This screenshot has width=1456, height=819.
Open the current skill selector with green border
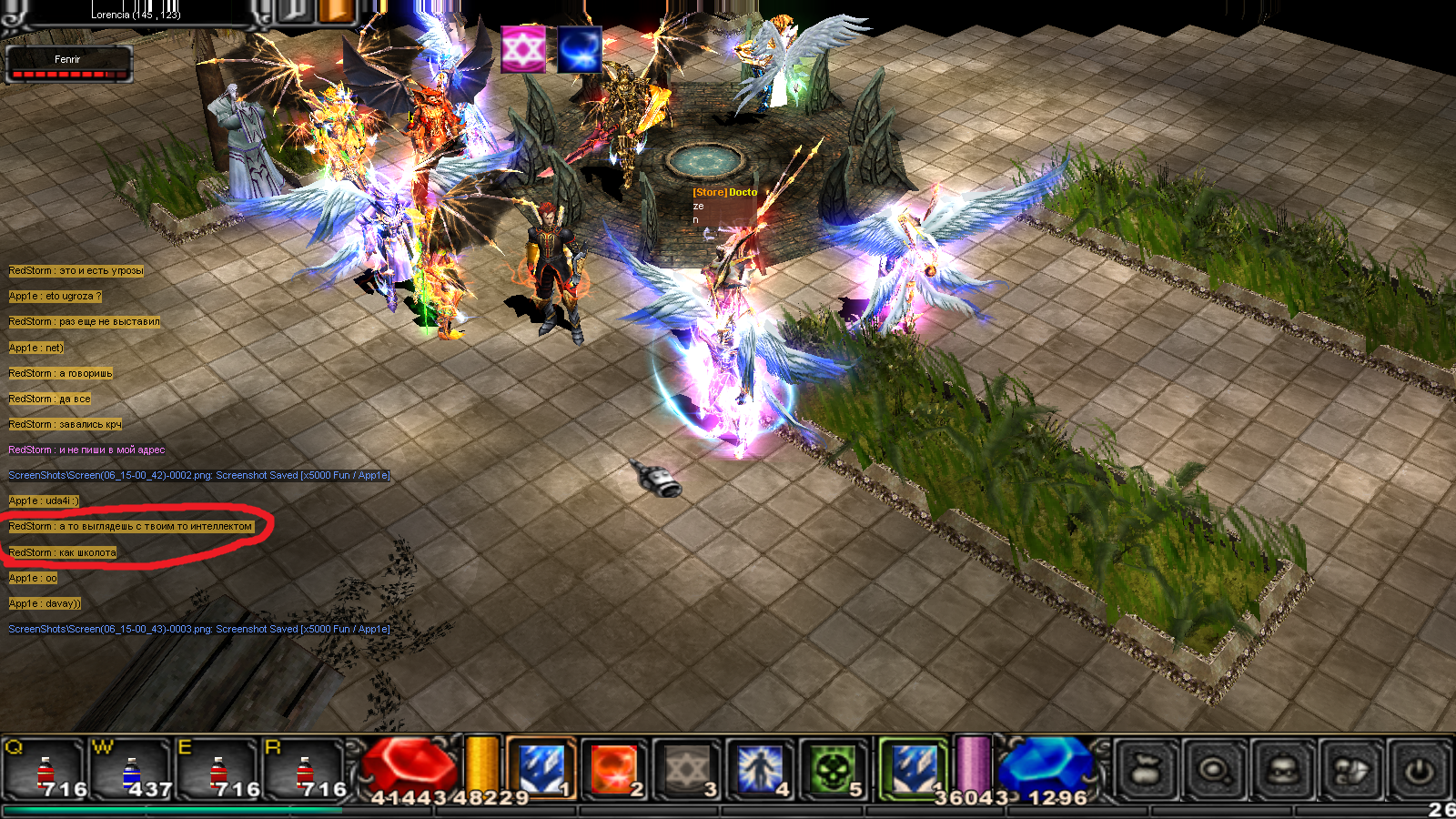(x=913, y=769)
